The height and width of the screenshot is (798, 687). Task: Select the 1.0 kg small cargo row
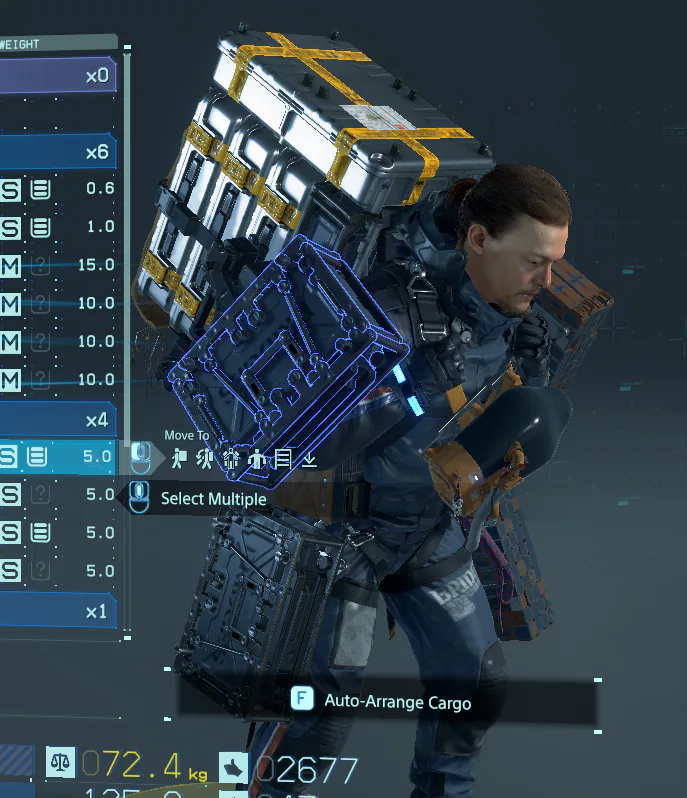click(58, 227)
